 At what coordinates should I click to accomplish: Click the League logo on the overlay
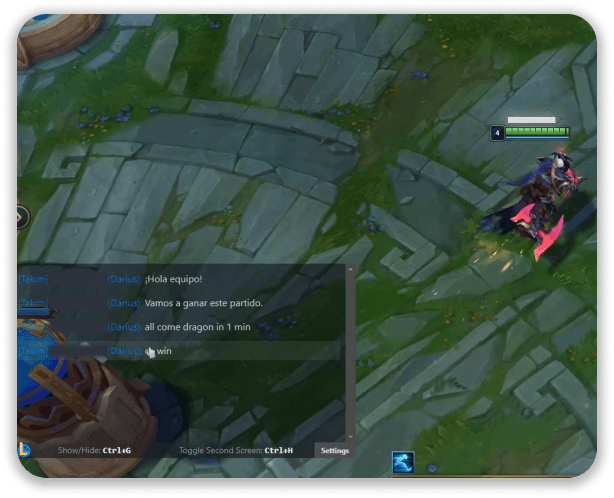[x=25, y=450]
